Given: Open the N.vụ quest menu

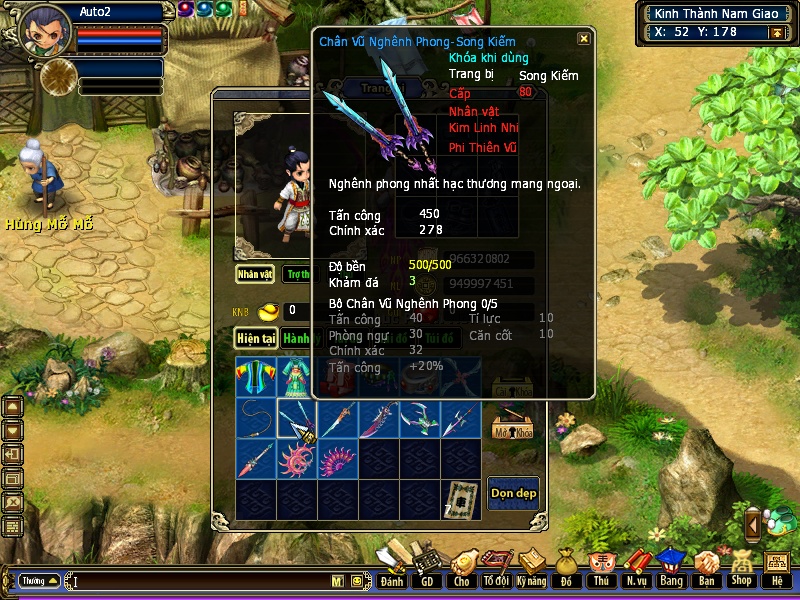Looking at the screenshot, I should pos(636,569).
